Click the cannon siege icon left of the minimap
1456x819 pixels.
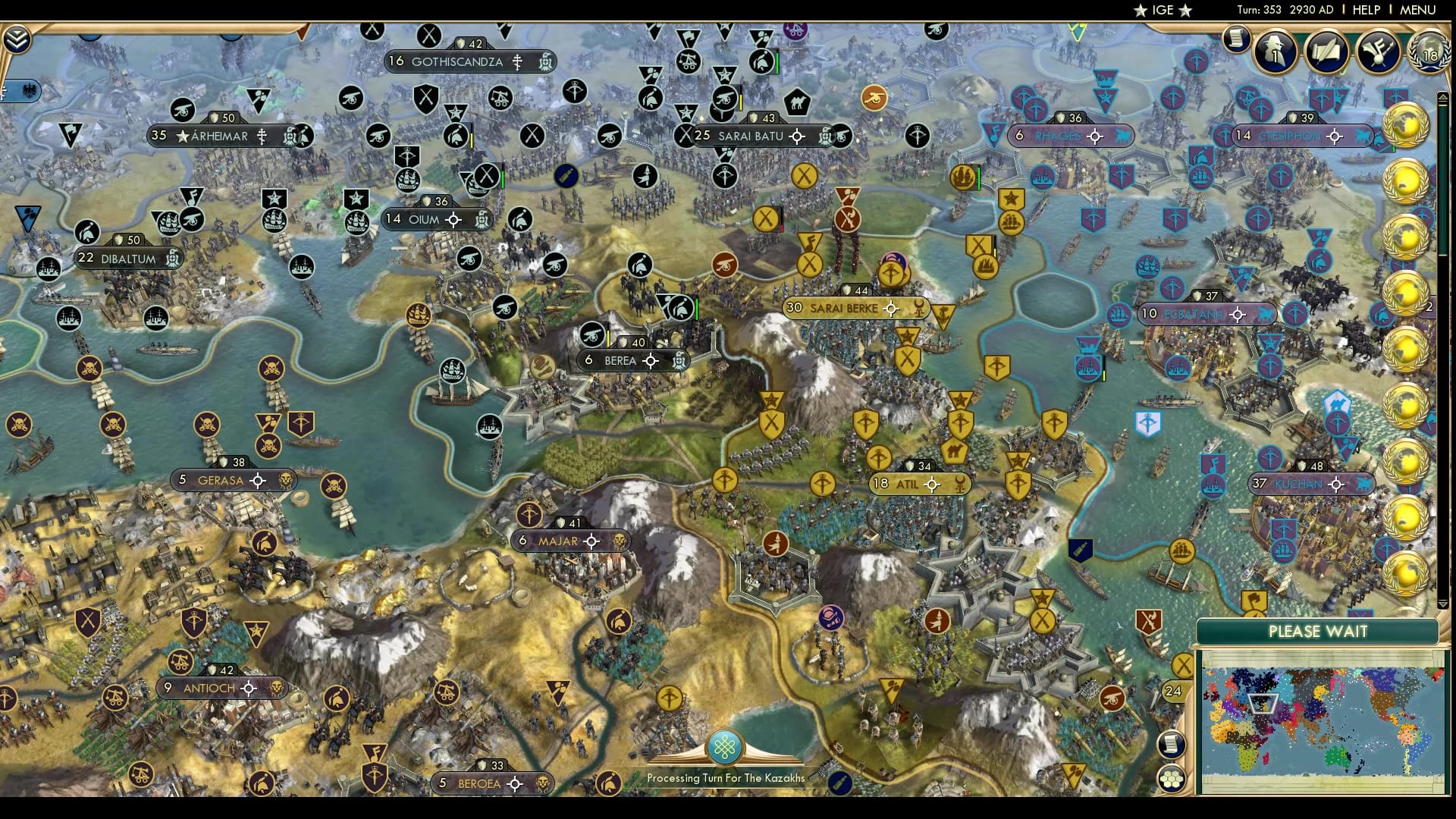click(1112, 698)
